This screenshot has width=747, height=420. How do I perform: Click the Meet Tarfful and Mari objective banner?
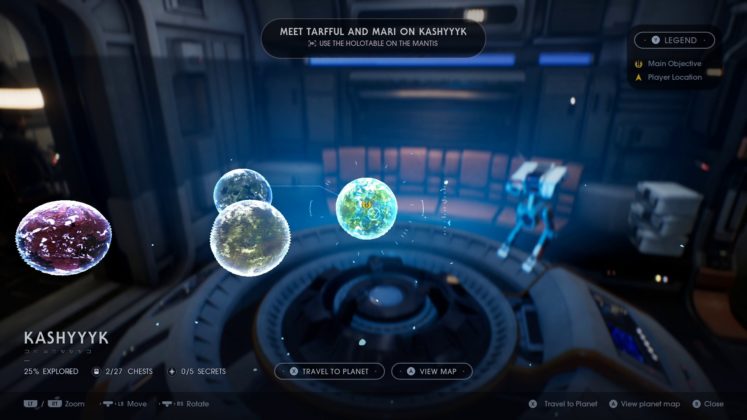373,37
